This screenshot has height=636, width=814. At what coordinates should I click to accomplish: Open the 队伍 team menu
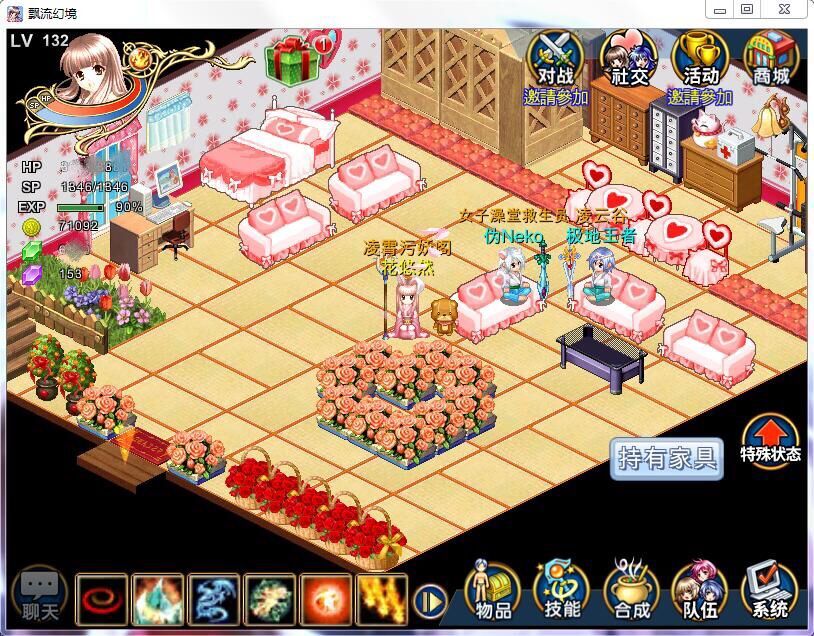(x=699, y=591)
